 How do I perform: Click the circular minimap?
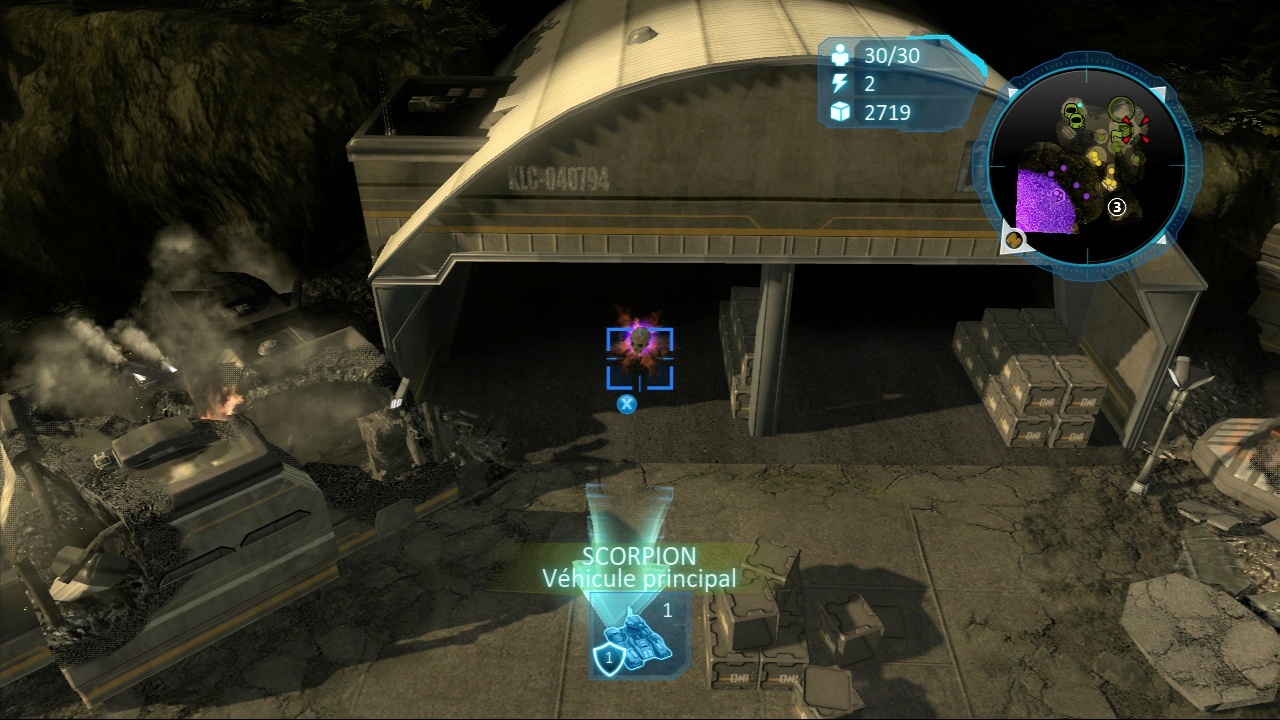(x=1087, y=164)
